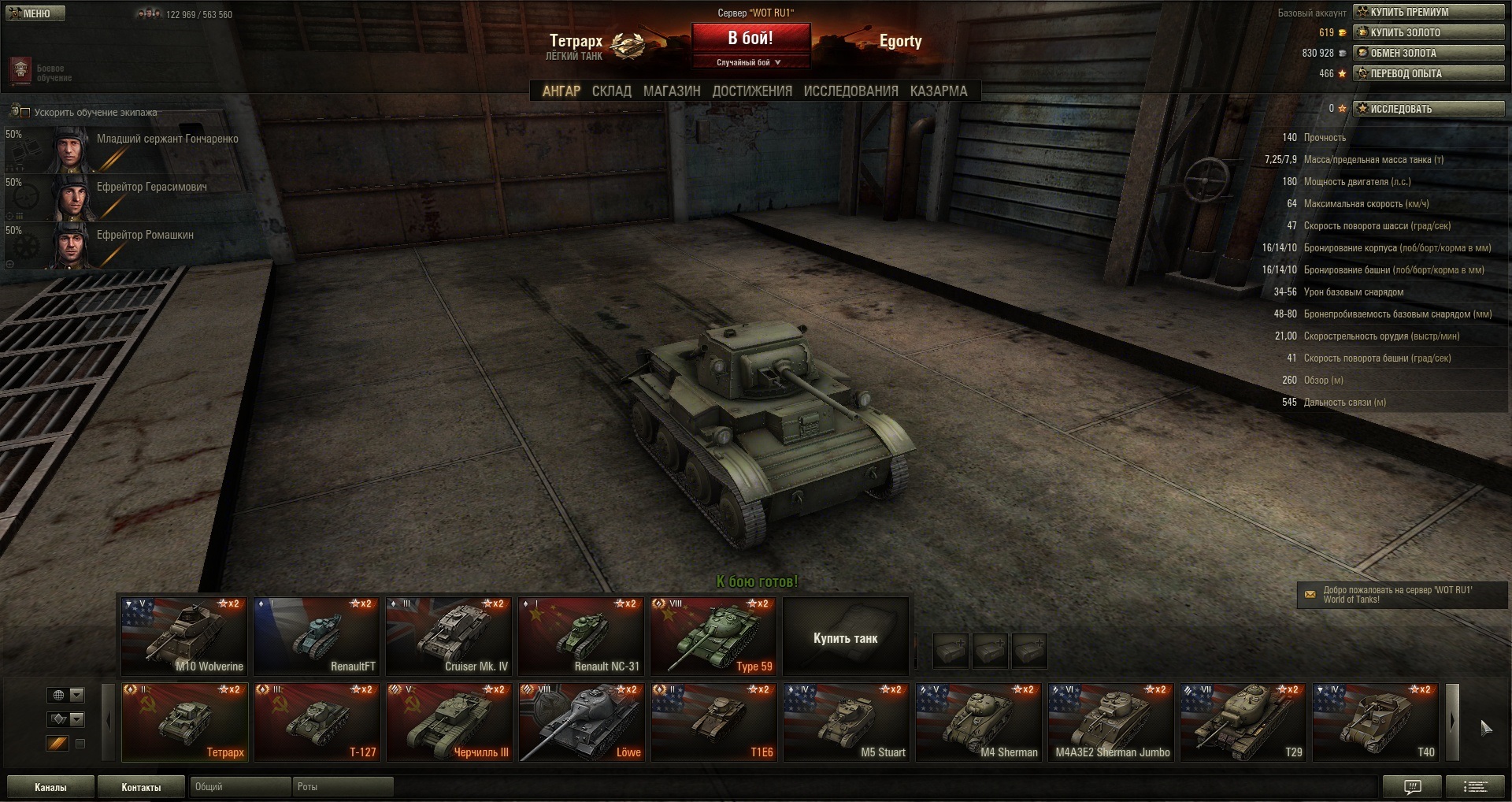Open the МЕНЮ button
This screenshot has width=1512, height=802.
point(35,13)
